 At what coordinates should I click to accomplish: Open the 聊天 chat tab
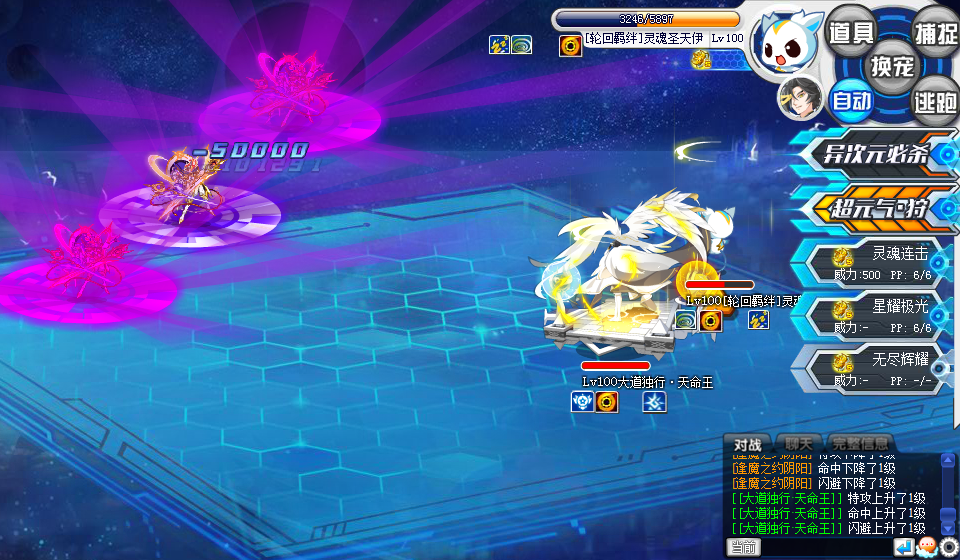point(798,444)
